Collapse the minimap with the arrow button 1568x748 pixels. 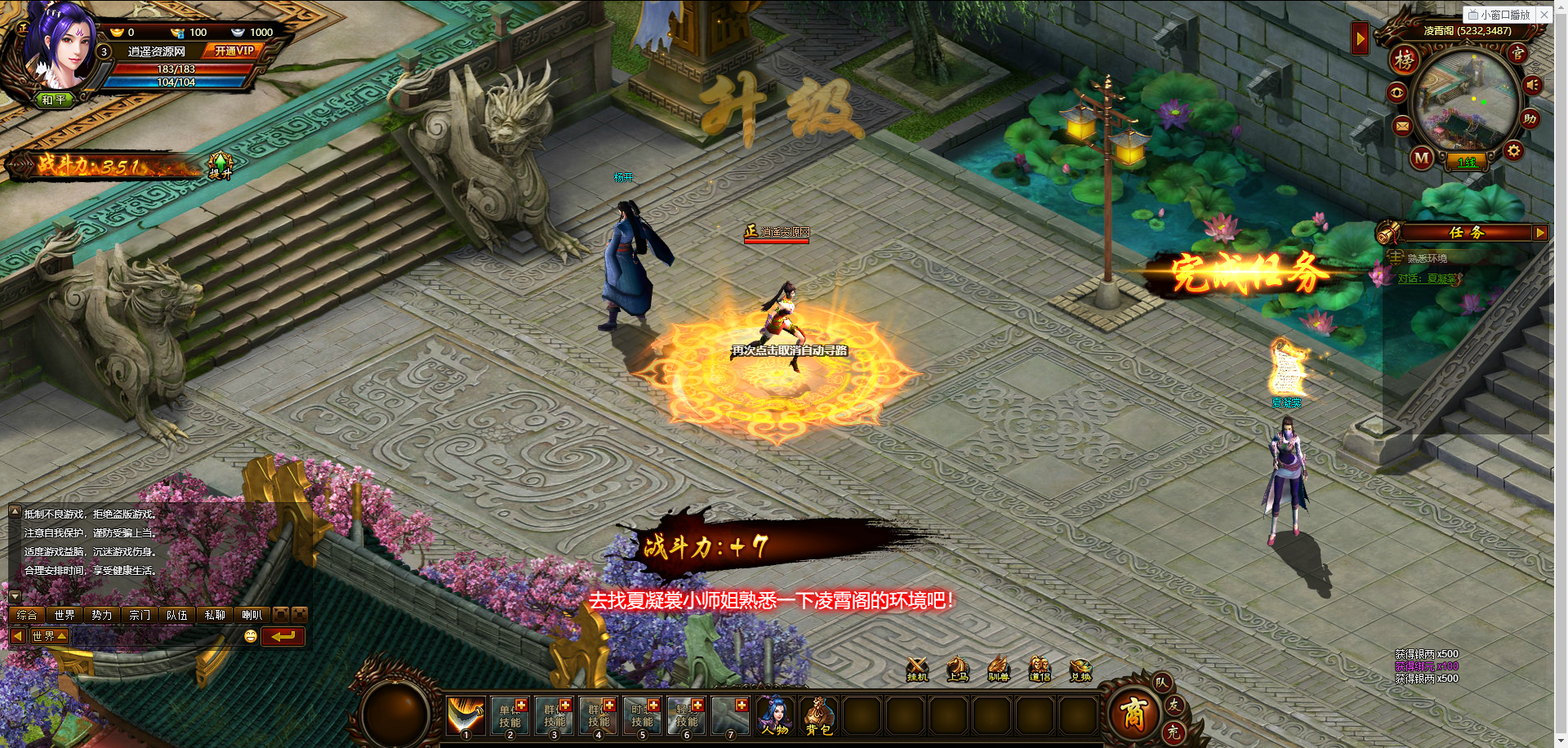(1360, 38)
